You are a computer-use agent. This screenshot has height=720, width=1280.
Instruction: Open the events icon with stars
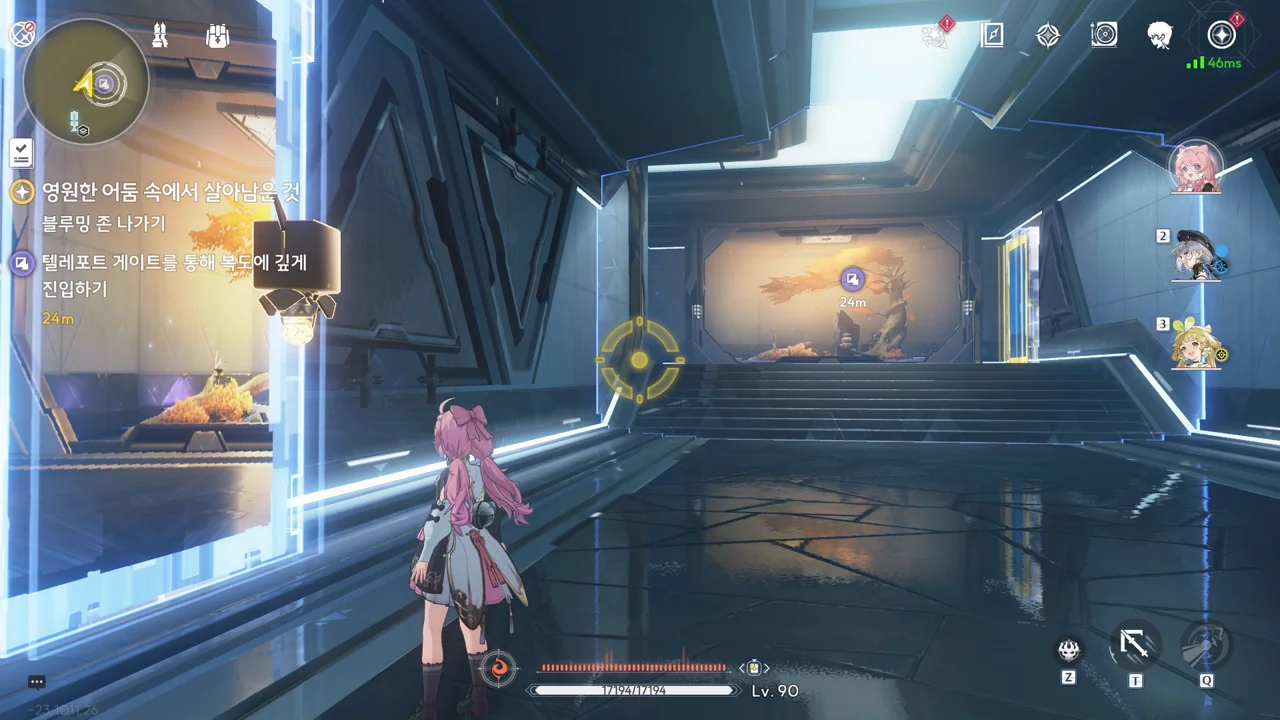coord(936,35)
